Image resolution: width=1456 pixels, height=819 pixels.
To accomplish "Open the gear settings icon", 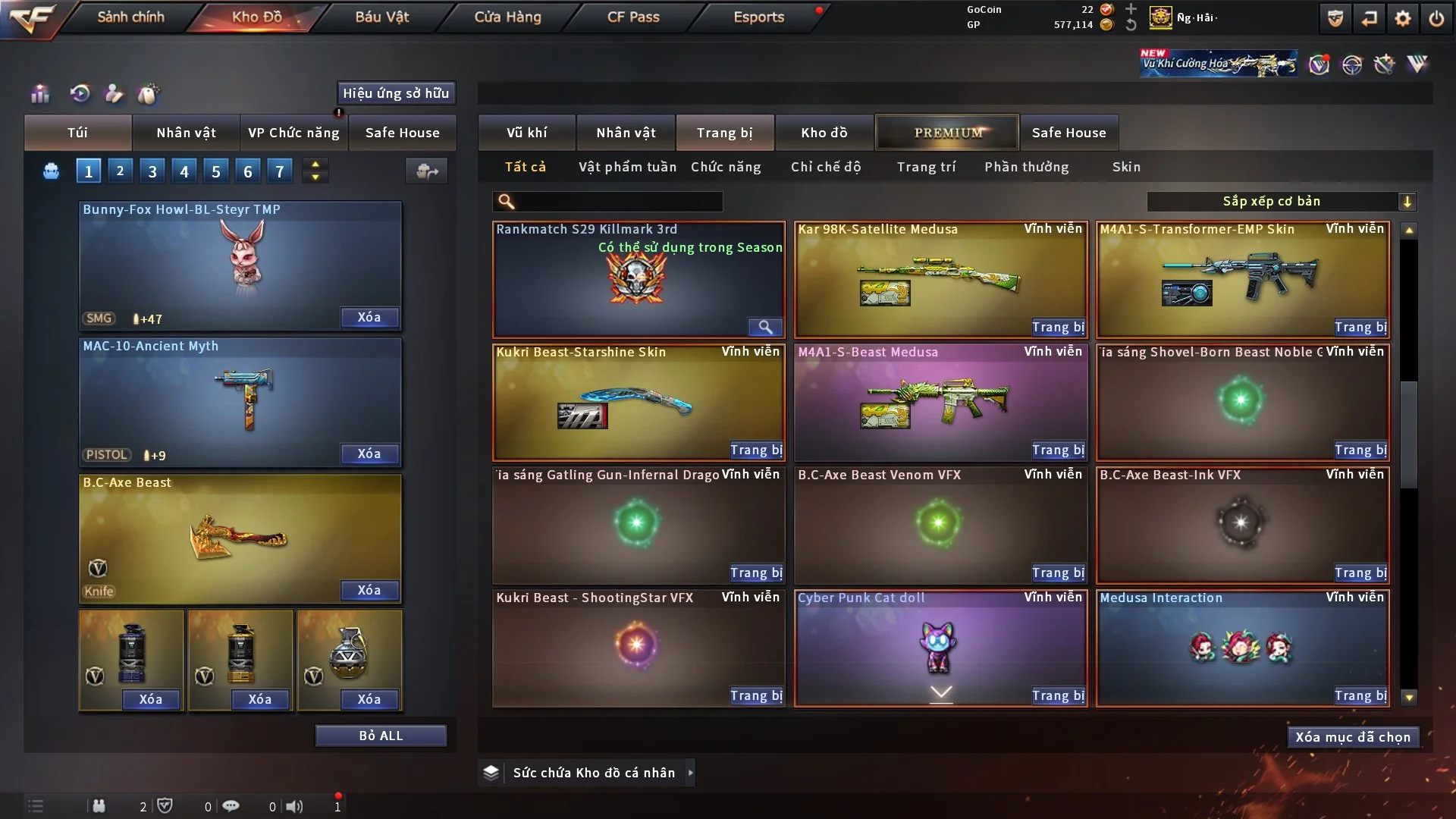I will pos(1403,18).
